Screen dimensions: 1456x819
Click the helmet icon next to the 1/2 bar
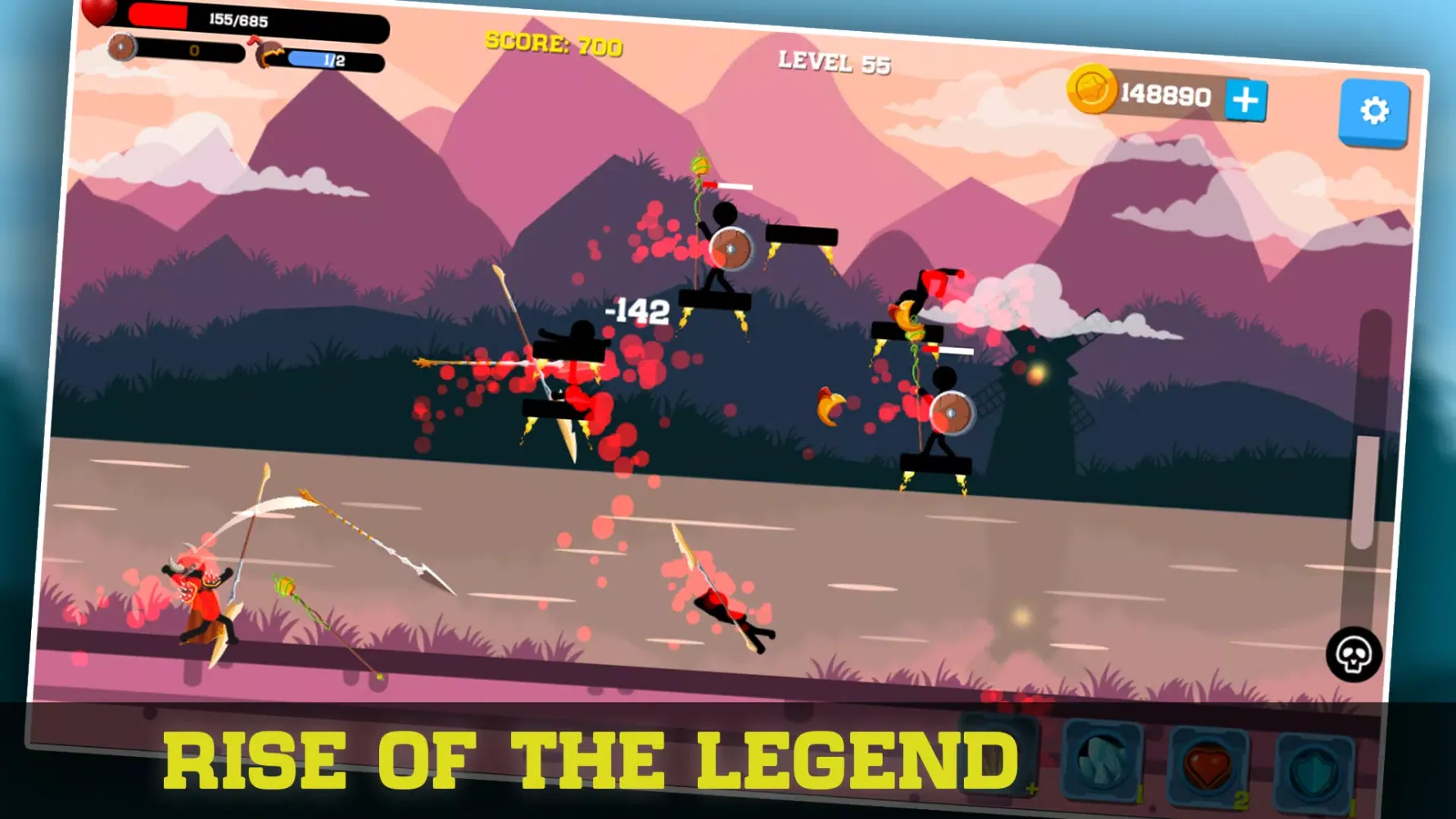[269, 53]
